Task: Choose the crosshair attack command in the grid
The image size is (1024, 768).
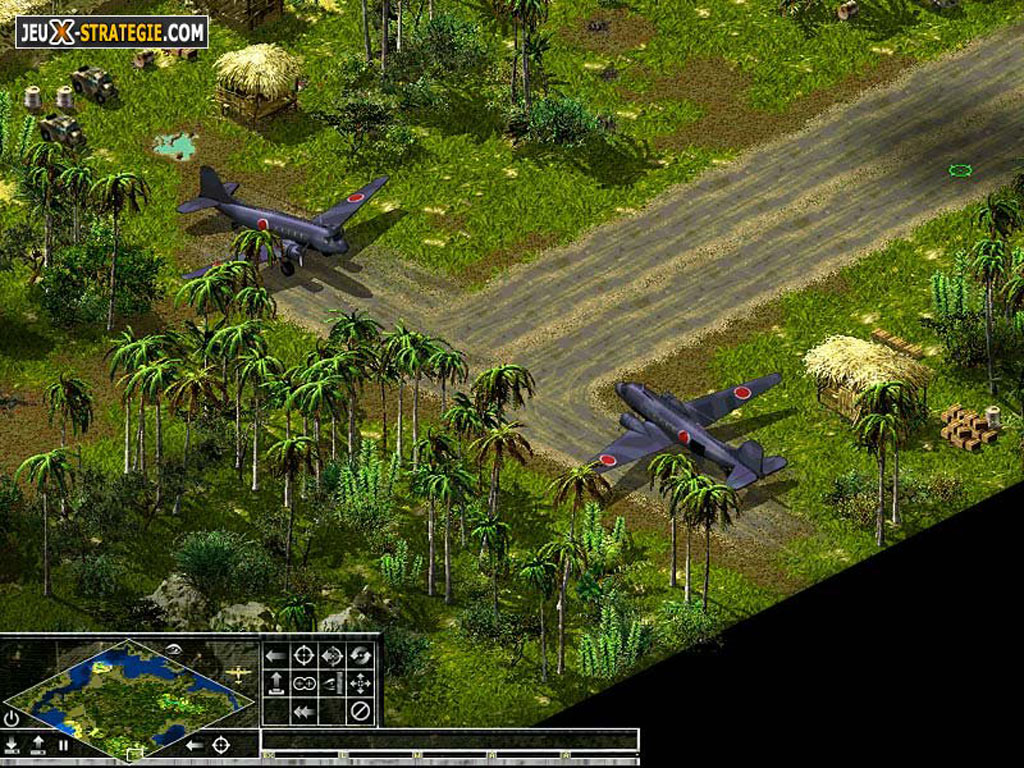Action: (304, 656)
